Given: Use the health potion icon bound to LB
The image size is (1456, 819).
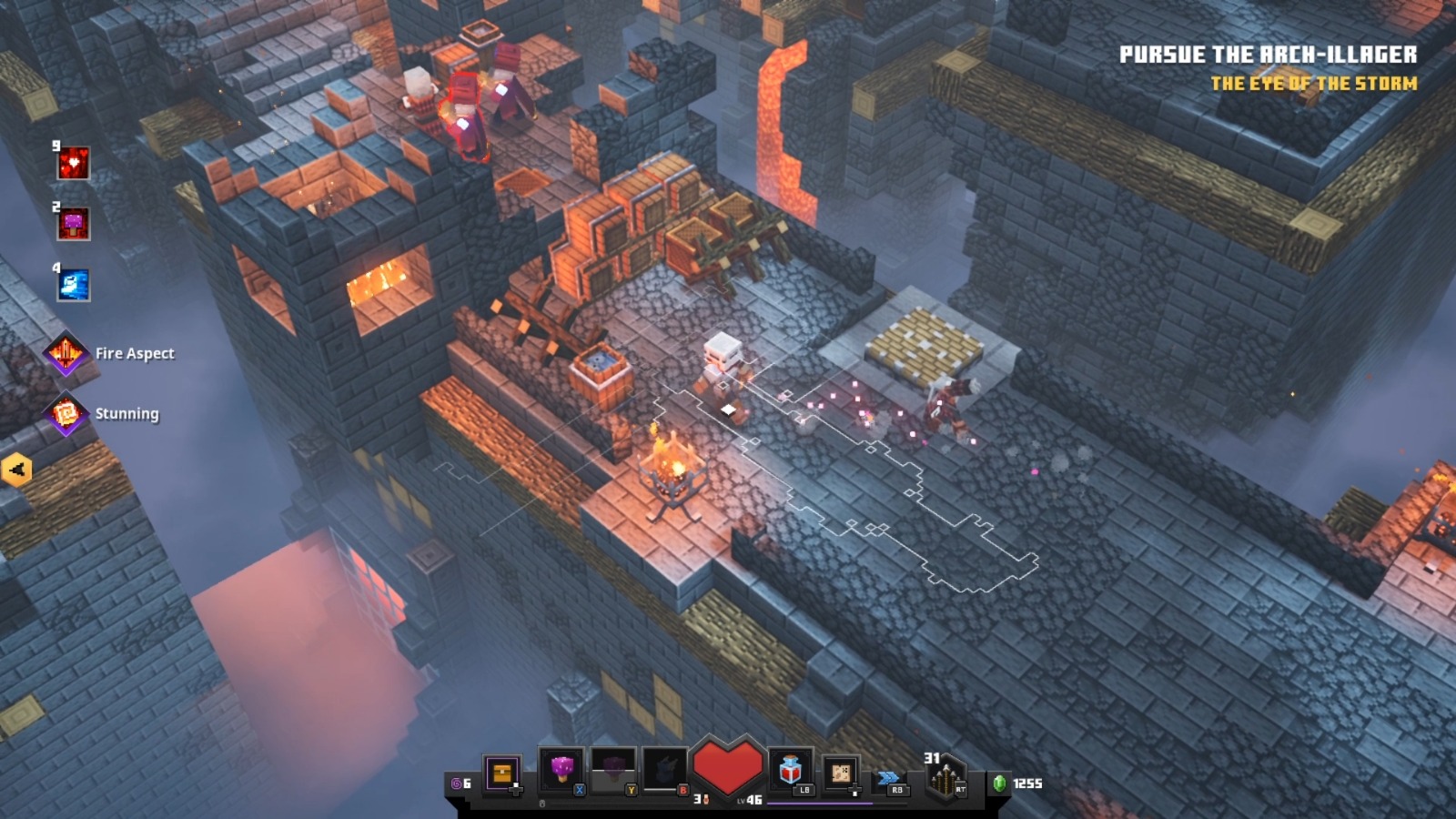Looking at the screenshot, I should pos(789,769).
